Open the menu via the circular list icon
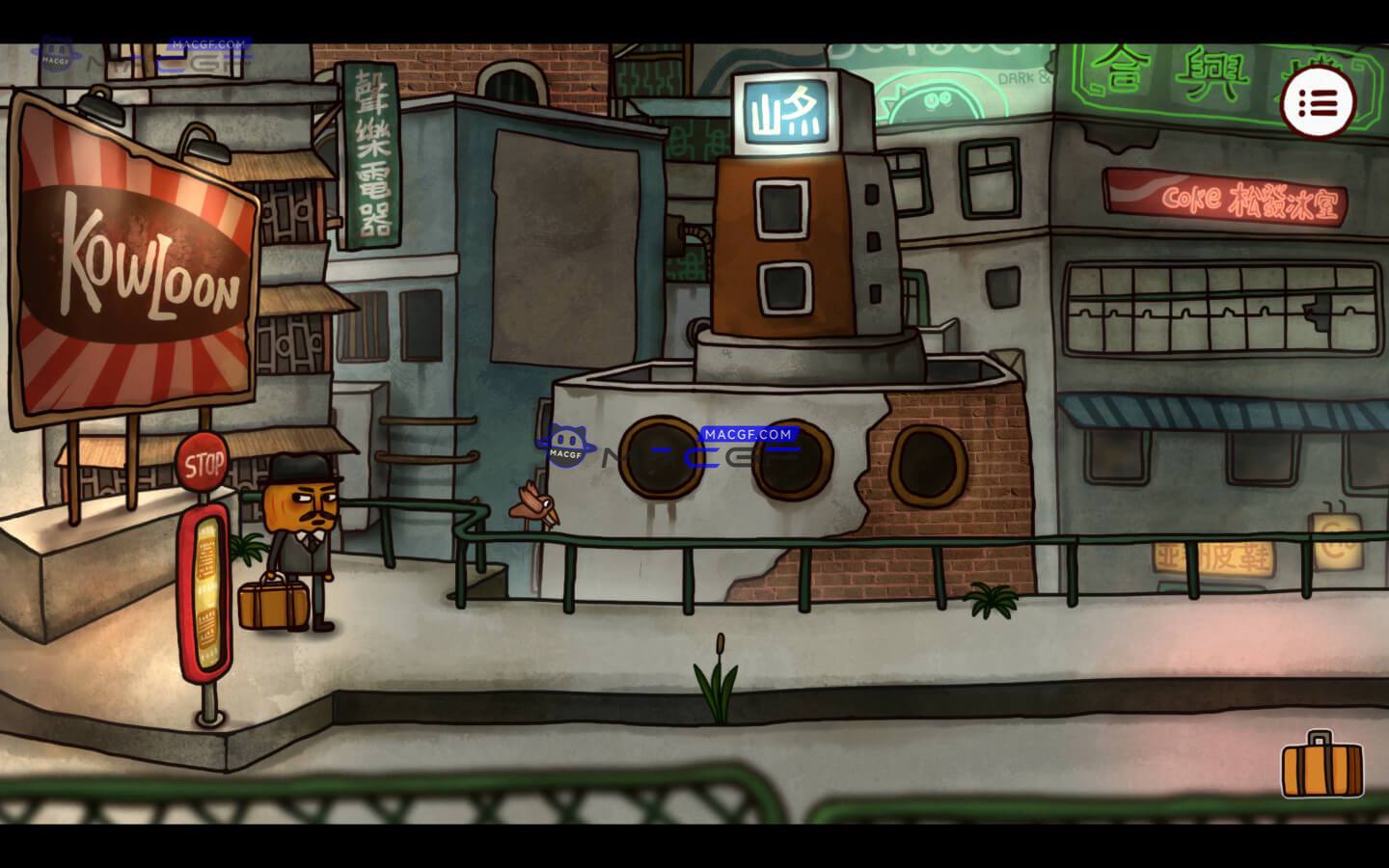 (1319, 102)
